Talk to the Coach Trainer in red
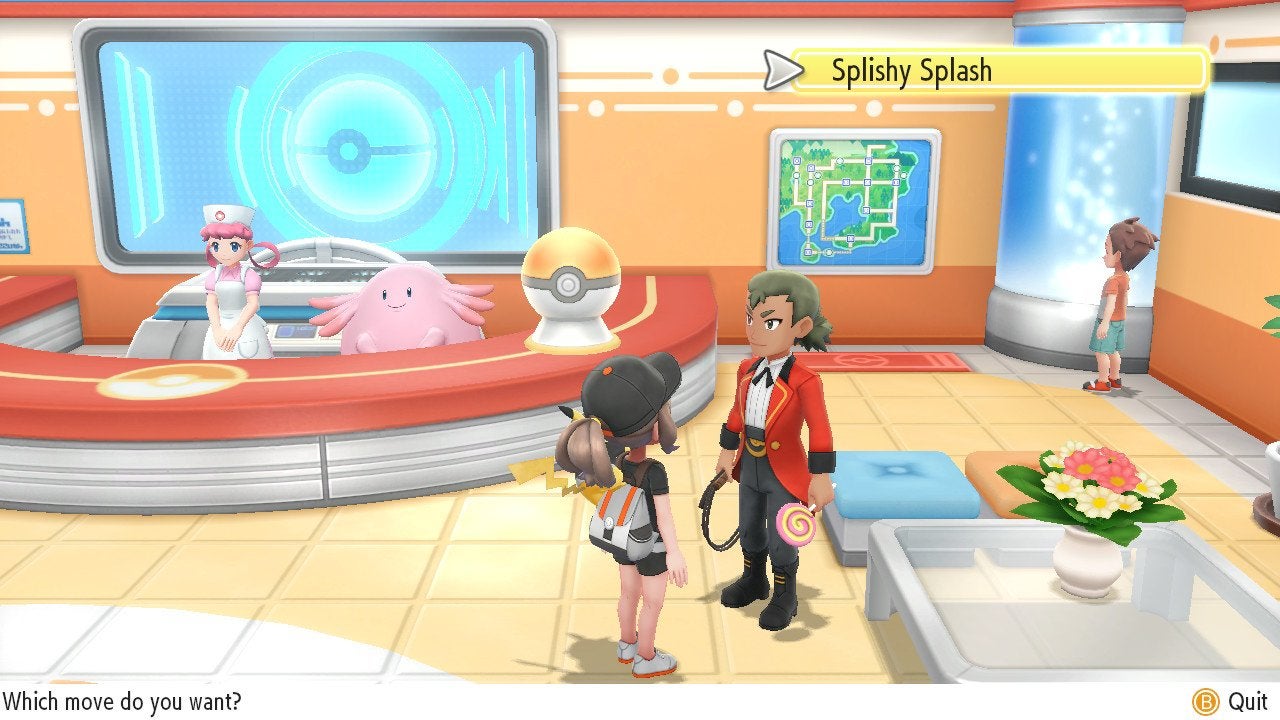The image size is (1280, 720). tap(775, 420)
